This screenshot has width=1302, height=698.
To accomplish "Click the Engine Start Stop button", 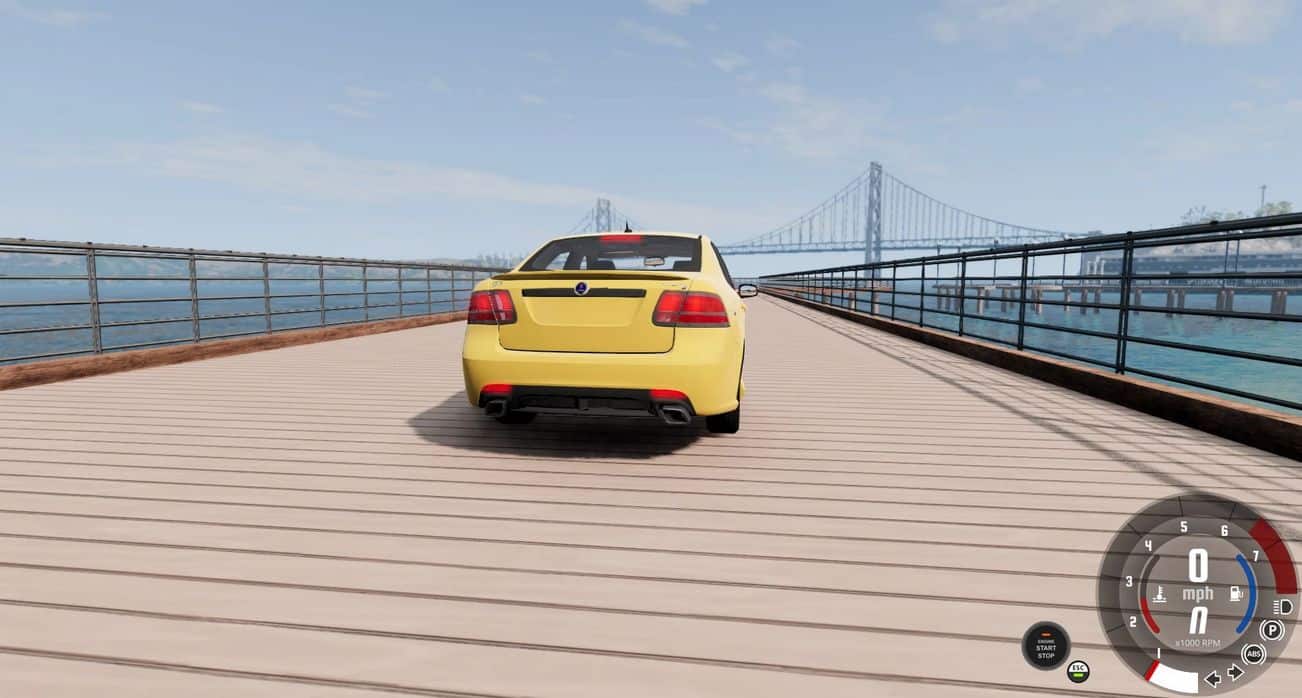I will click(1046, 646).
